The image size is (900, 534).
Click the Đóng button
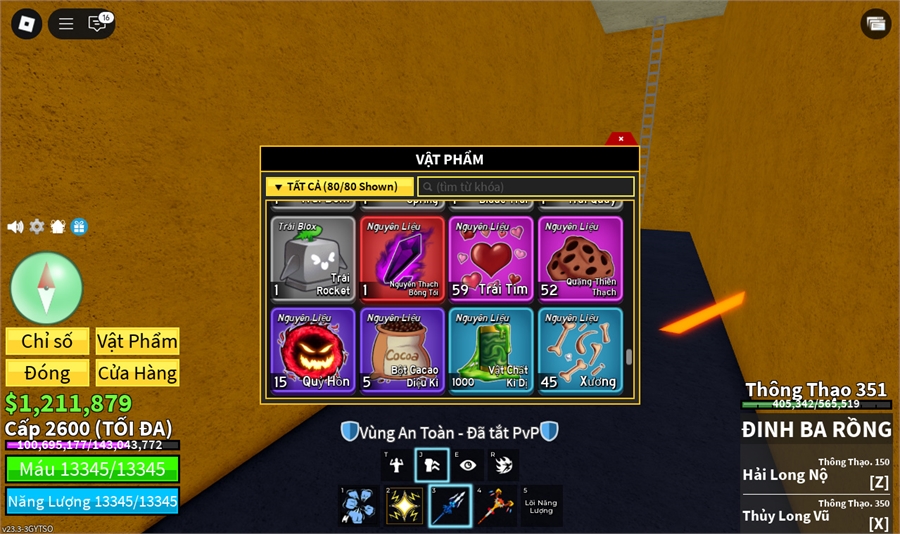[x=47, y=373]
